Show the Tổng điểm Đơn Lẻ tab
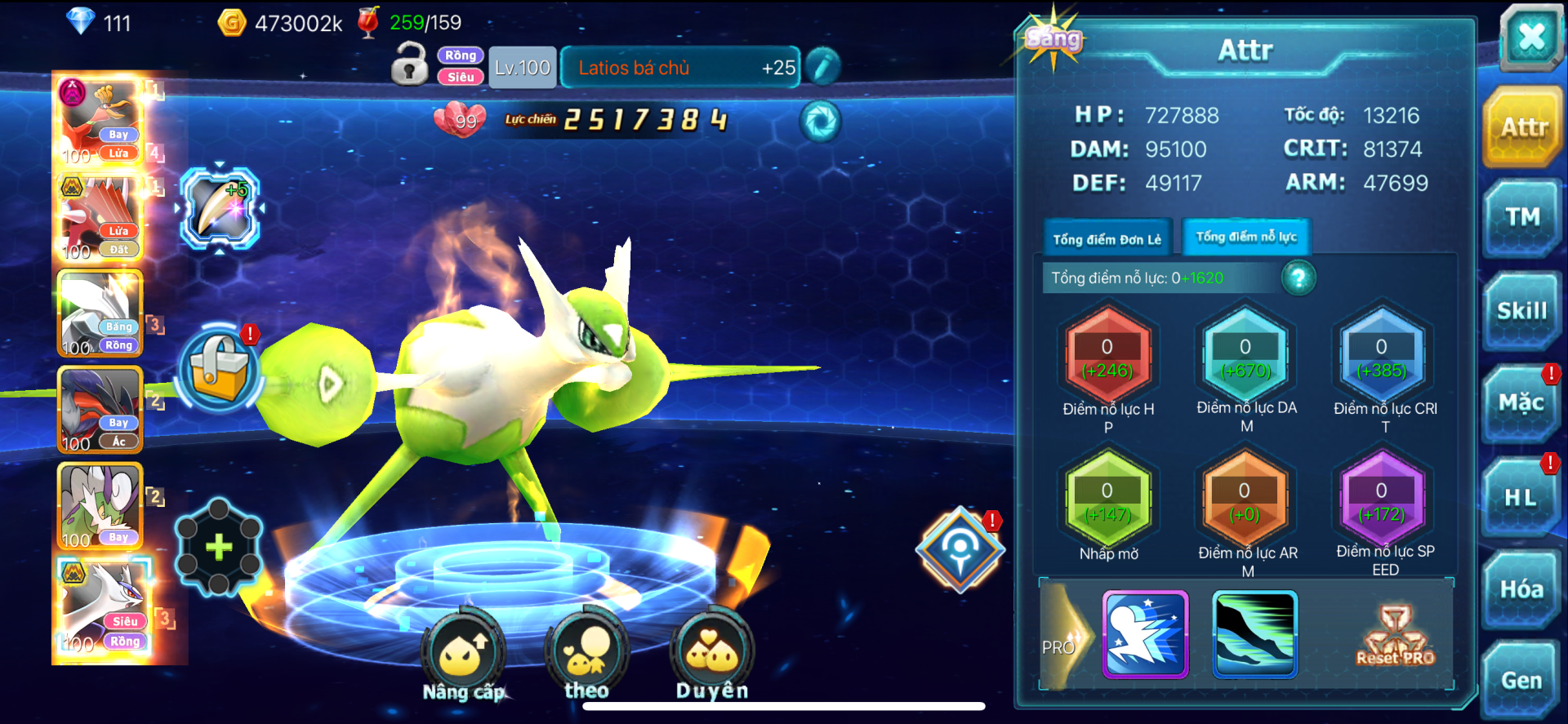Screen dimensions: 1568x724 click(x=1107, y=239)
